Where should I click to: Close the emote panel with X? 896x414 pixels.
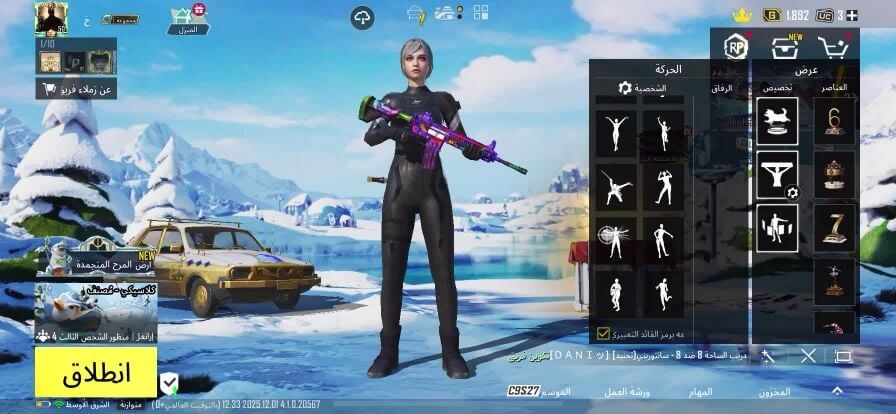[808, 356]
